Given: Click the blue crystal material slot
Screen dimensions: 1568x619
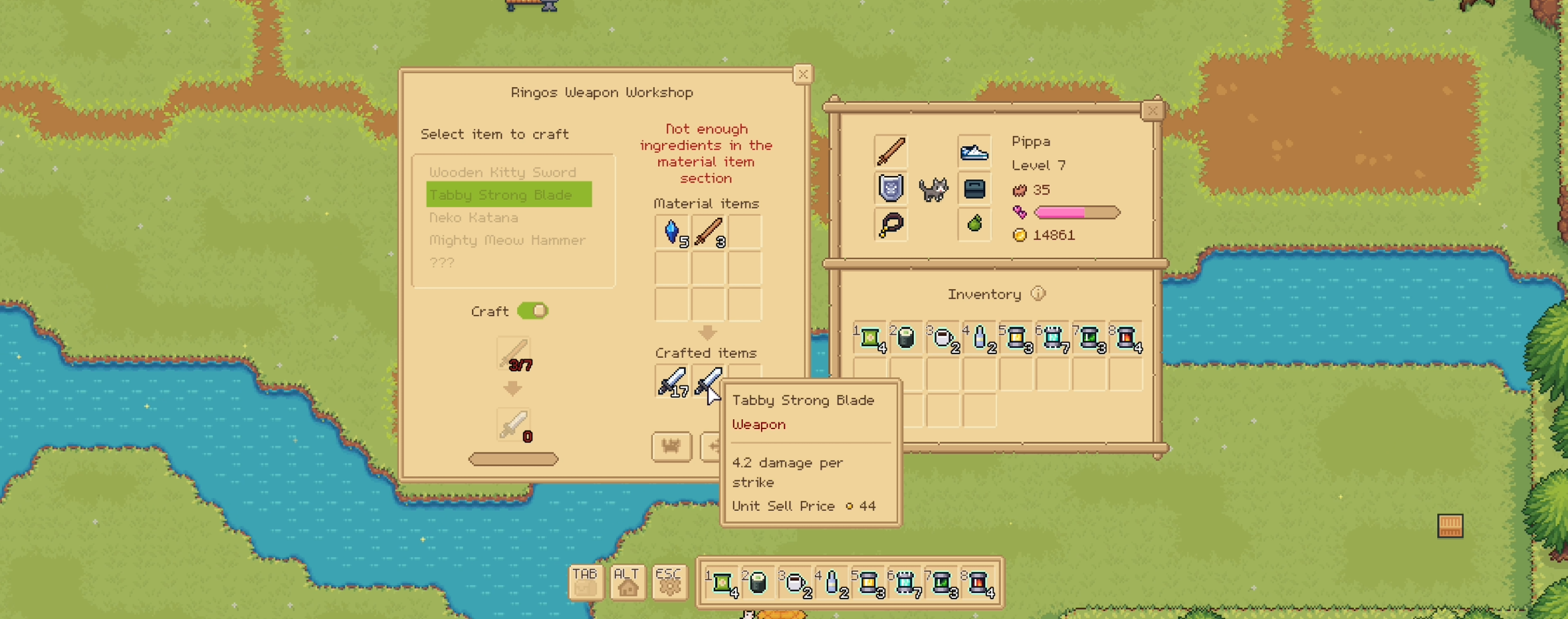Looking at the screenshot, I should [x=672, y=232].
